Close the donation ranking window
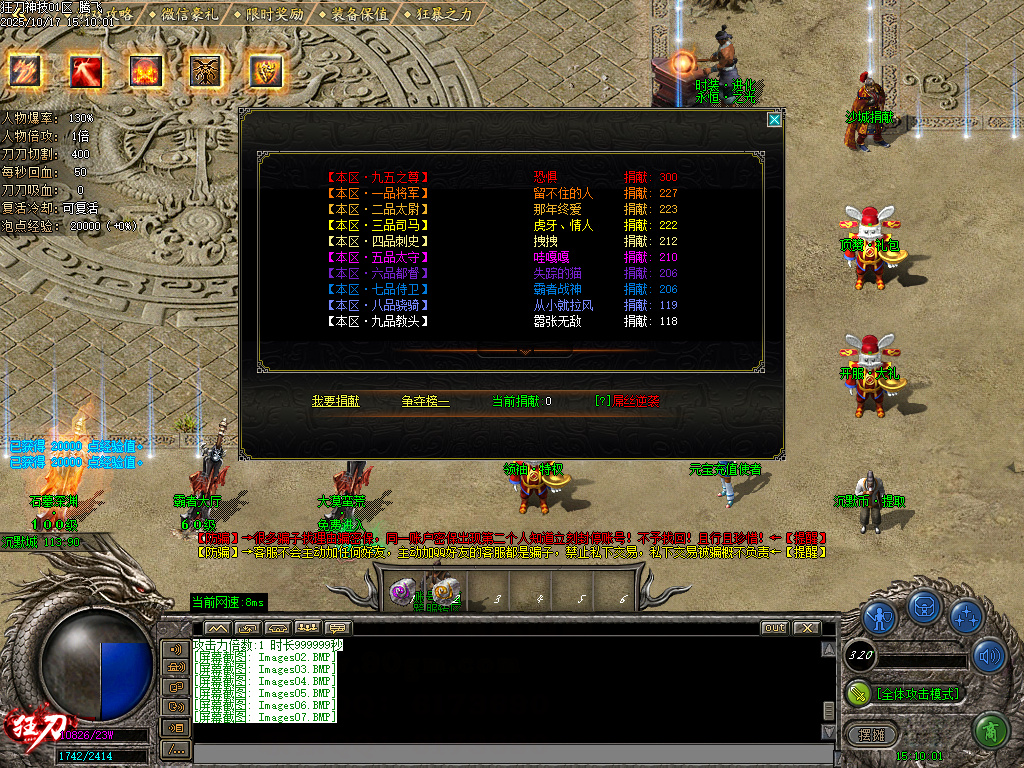The width and height of the screenshot is (1024, 768). click(774, 120)
